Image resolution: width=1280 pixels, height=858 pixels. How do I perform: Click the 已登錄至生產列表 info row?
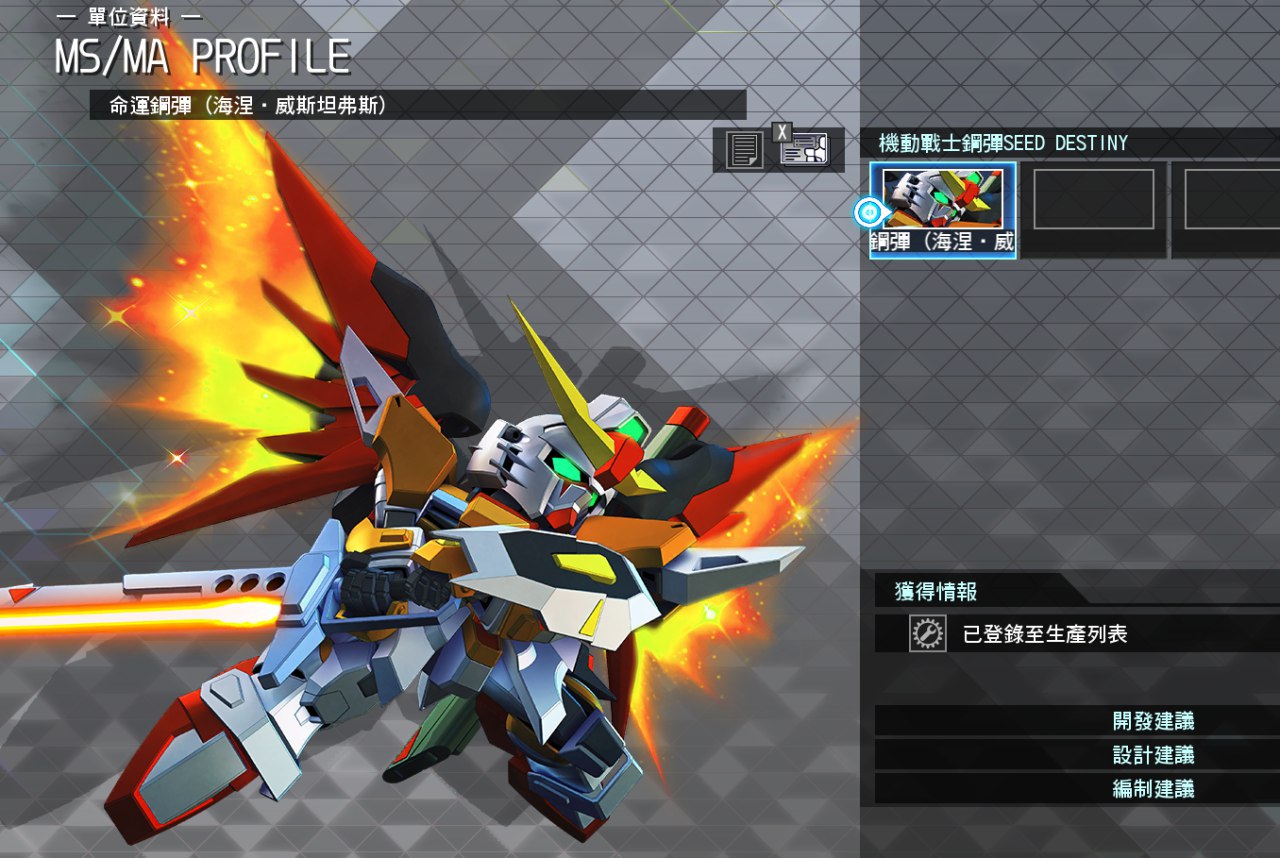[x=1044, y=634]
